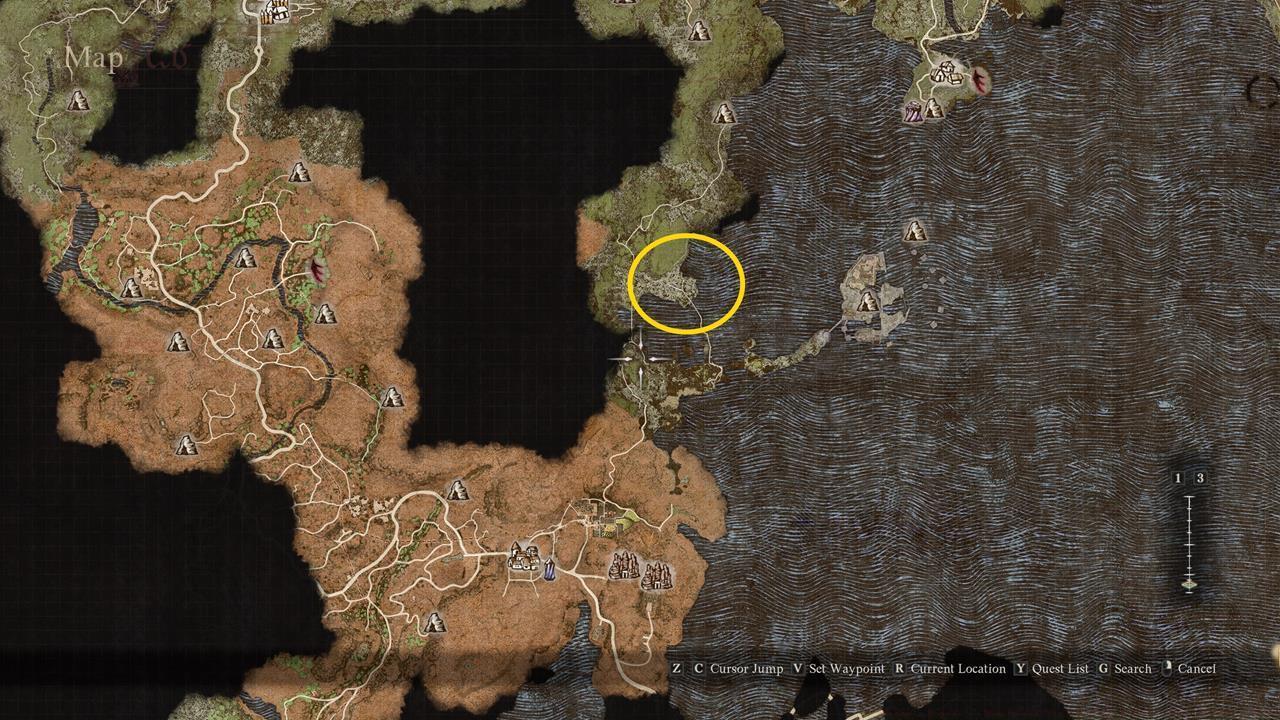Click the red cave entrance icon near the northeast village

pos(980,78)
